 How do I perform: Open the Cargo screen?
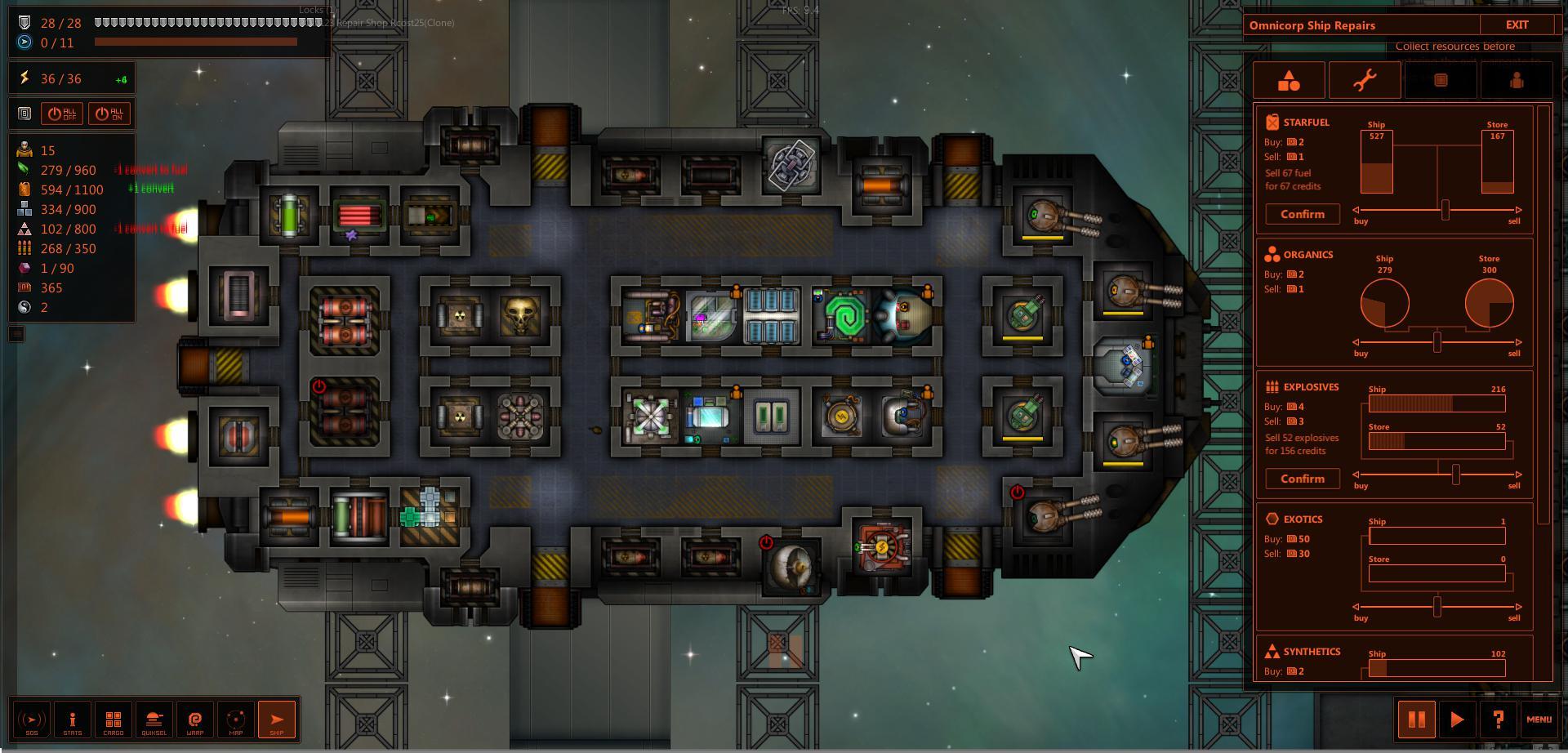114,720
